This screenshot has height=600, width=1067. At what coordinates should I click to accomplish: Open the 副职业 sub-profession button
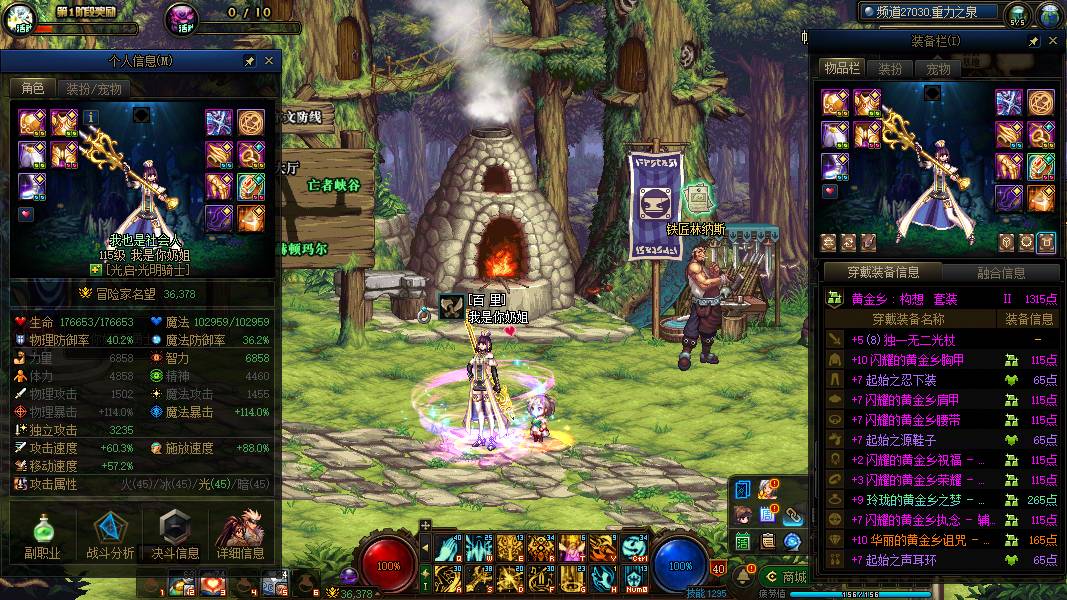coord(42,535)
